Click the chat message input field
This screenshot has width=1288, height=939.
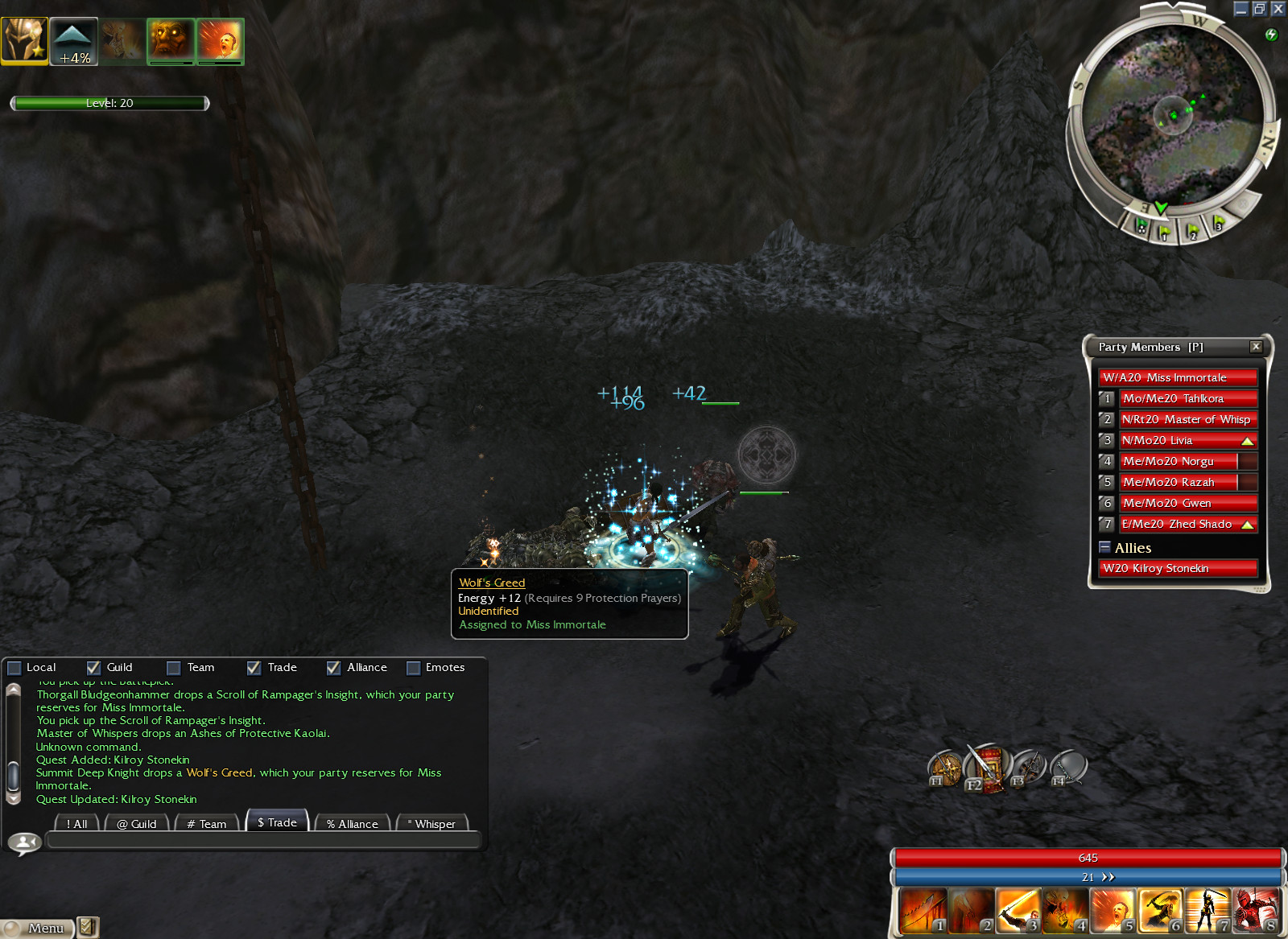point(263,841)
